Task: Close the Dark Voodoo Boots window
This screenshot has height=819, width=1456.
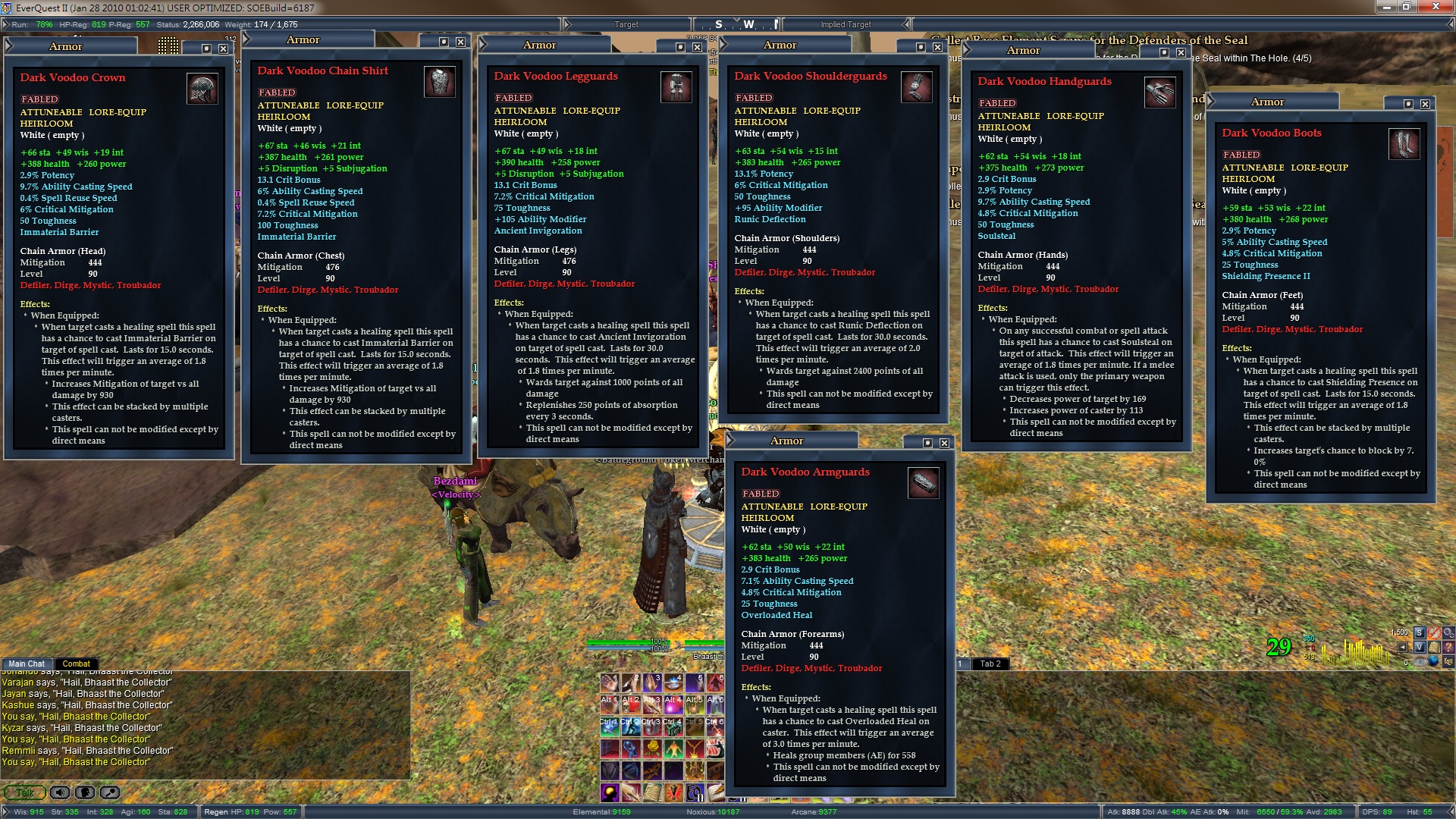Action: 1425,104
